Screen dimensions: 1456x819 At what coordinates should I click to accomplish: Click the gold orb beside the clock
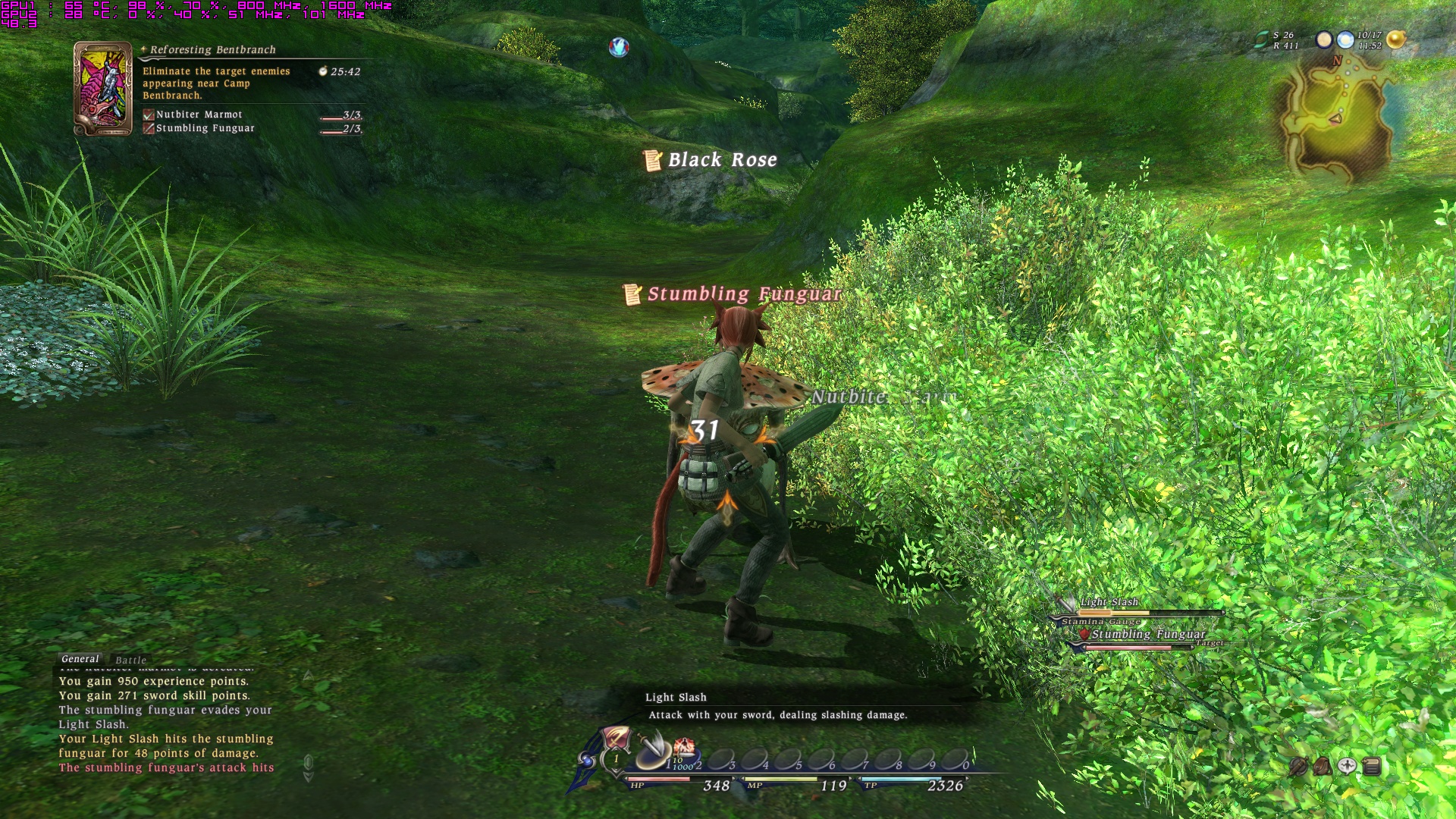[1395, 39]
